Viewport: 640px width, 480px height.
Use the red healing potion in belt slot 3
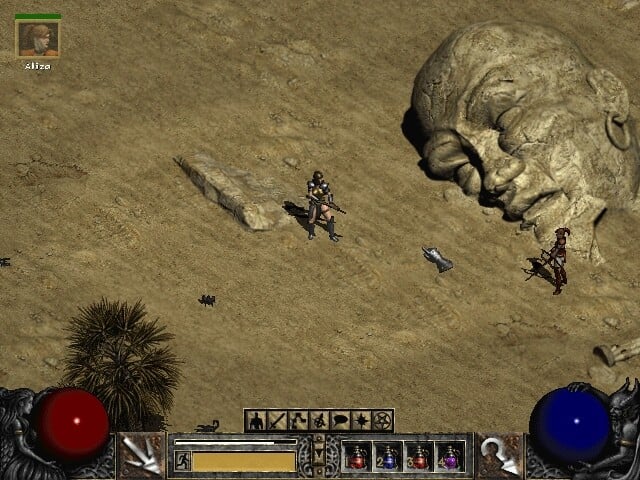coord(419,457)
